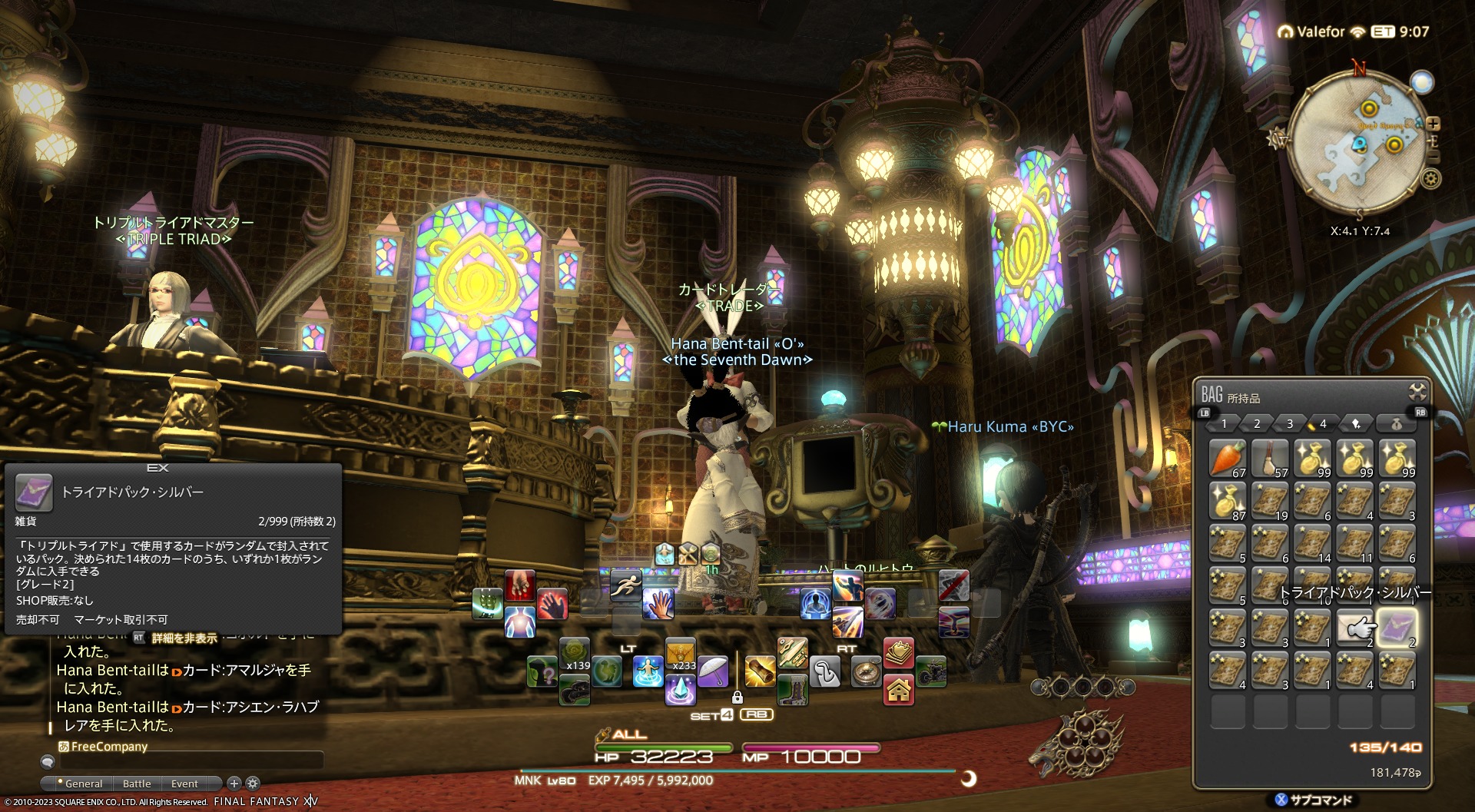
Task: Switch to inventory tab 1
Action: (1224, 423)
